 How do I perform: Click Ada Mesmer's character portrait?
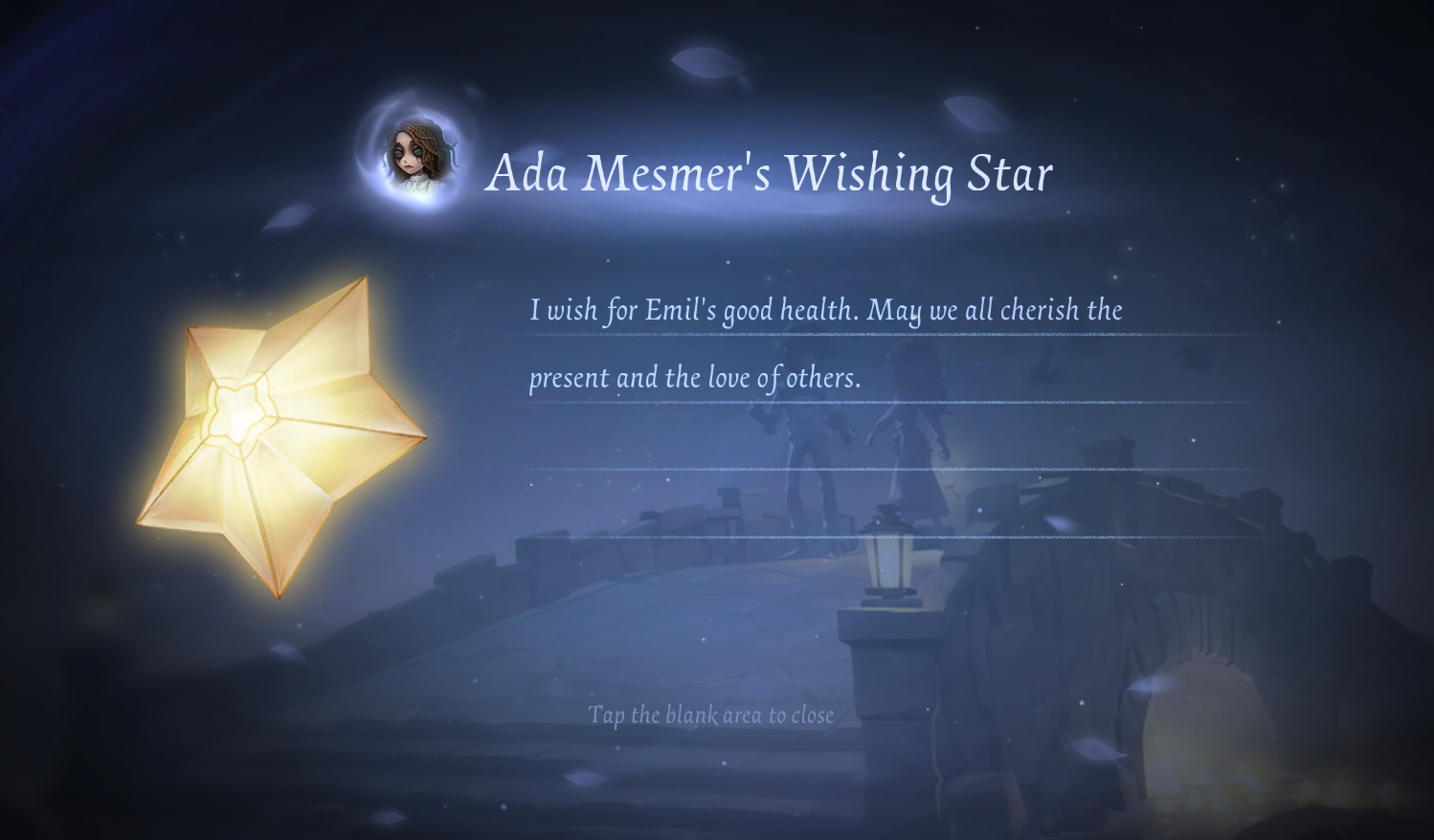[x=417, y=156]
